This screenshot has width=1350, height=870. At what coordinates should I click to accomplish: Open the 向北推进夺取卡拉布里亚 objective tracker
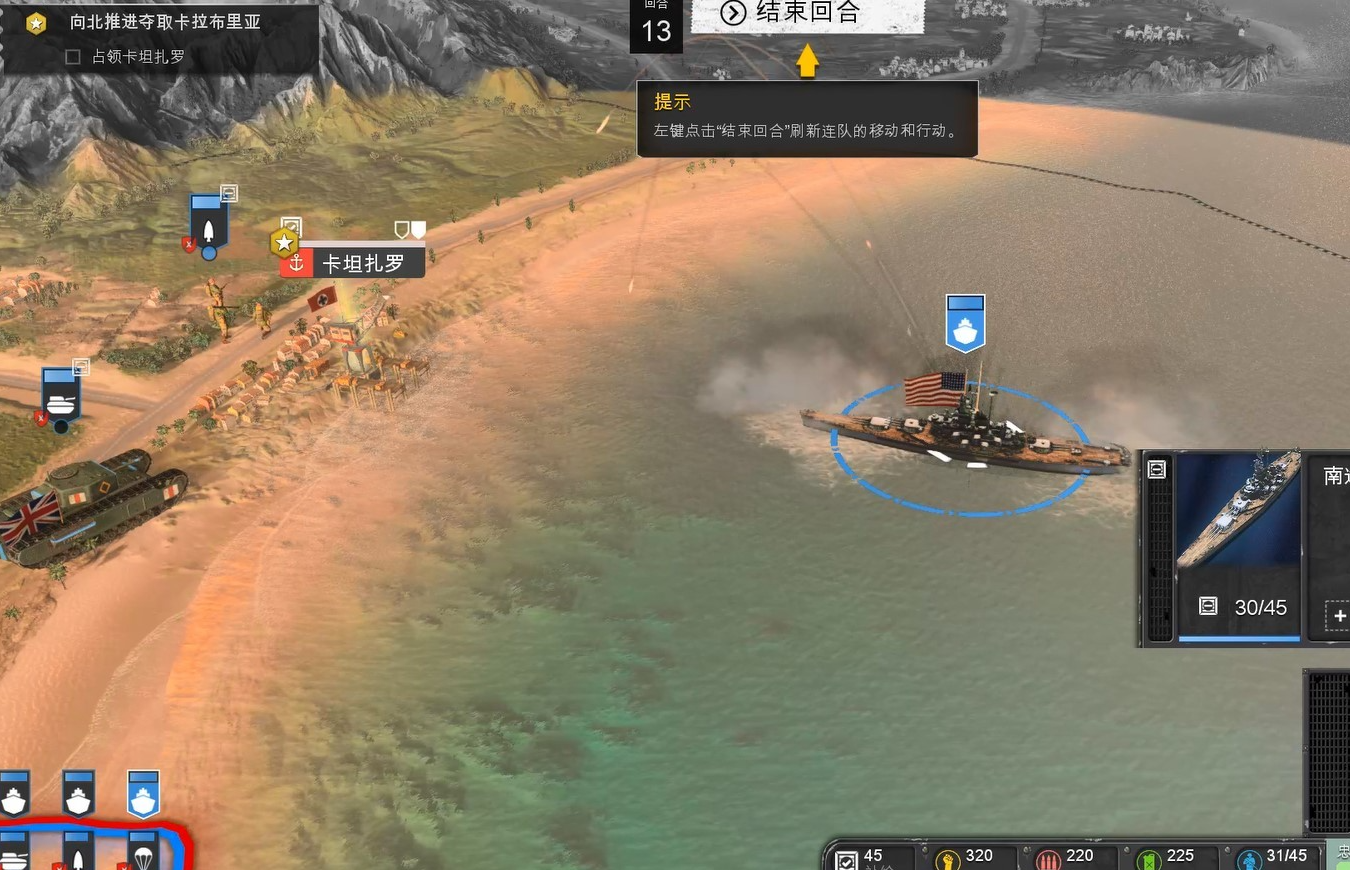(x=165, y=22)
